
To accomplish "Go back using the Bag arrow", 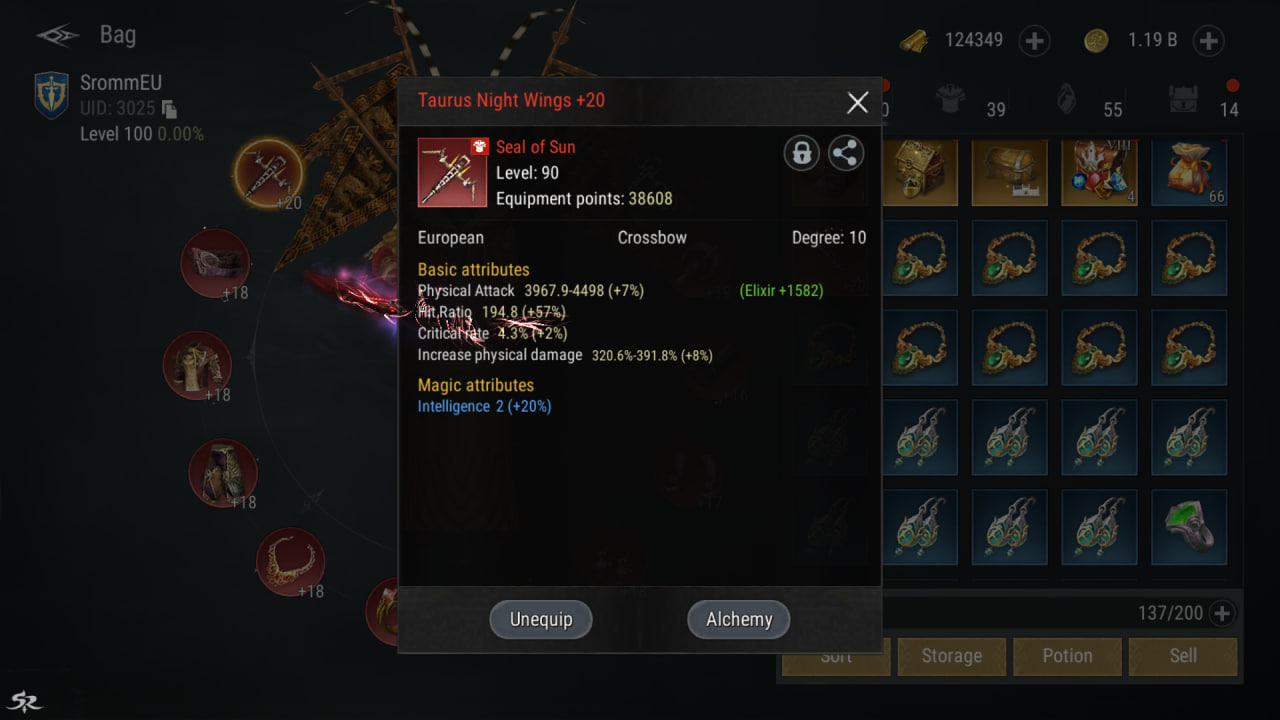I will pos(58,36).
